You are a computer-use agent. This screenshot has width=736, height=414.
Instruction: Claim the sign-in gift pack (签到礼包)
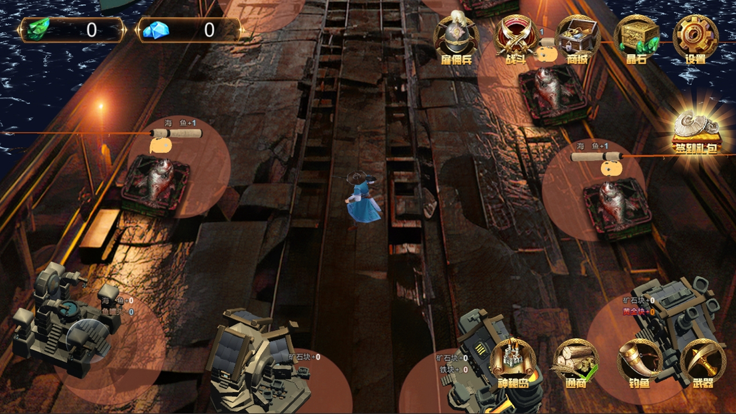pos(696,131)
